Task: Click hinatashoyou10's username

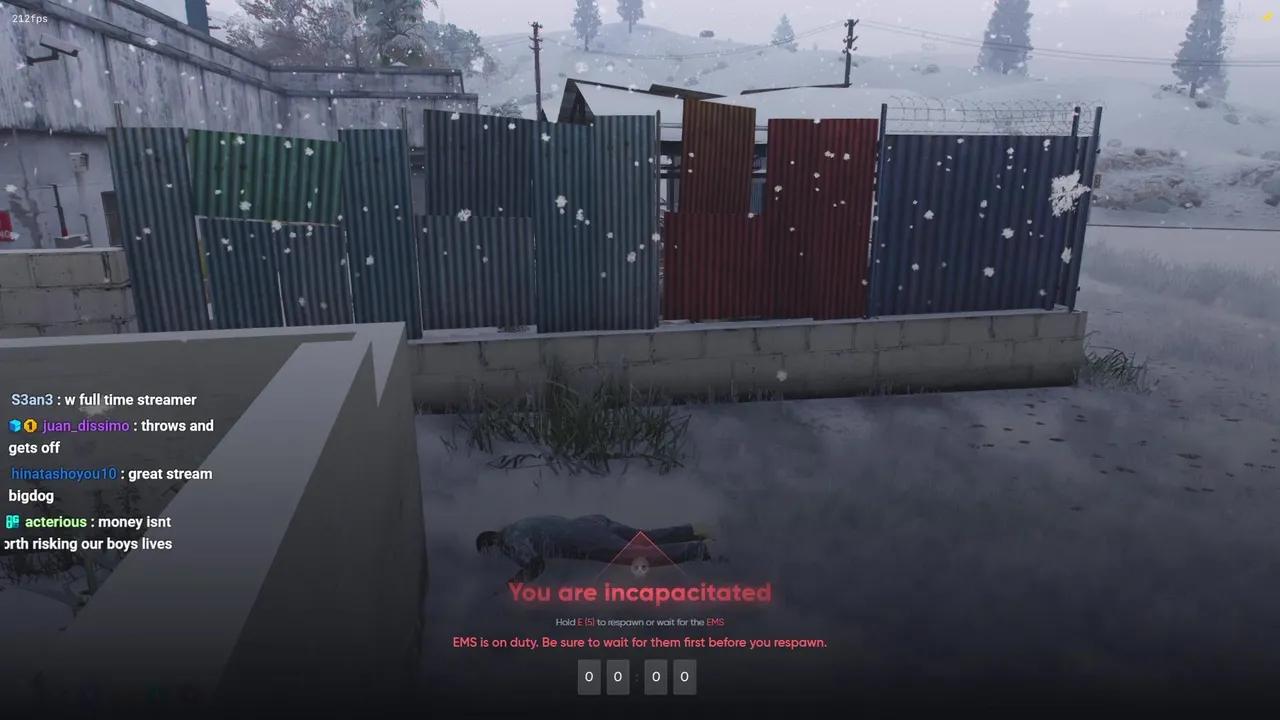Action: pyautogui.click(x=63, y=473)
